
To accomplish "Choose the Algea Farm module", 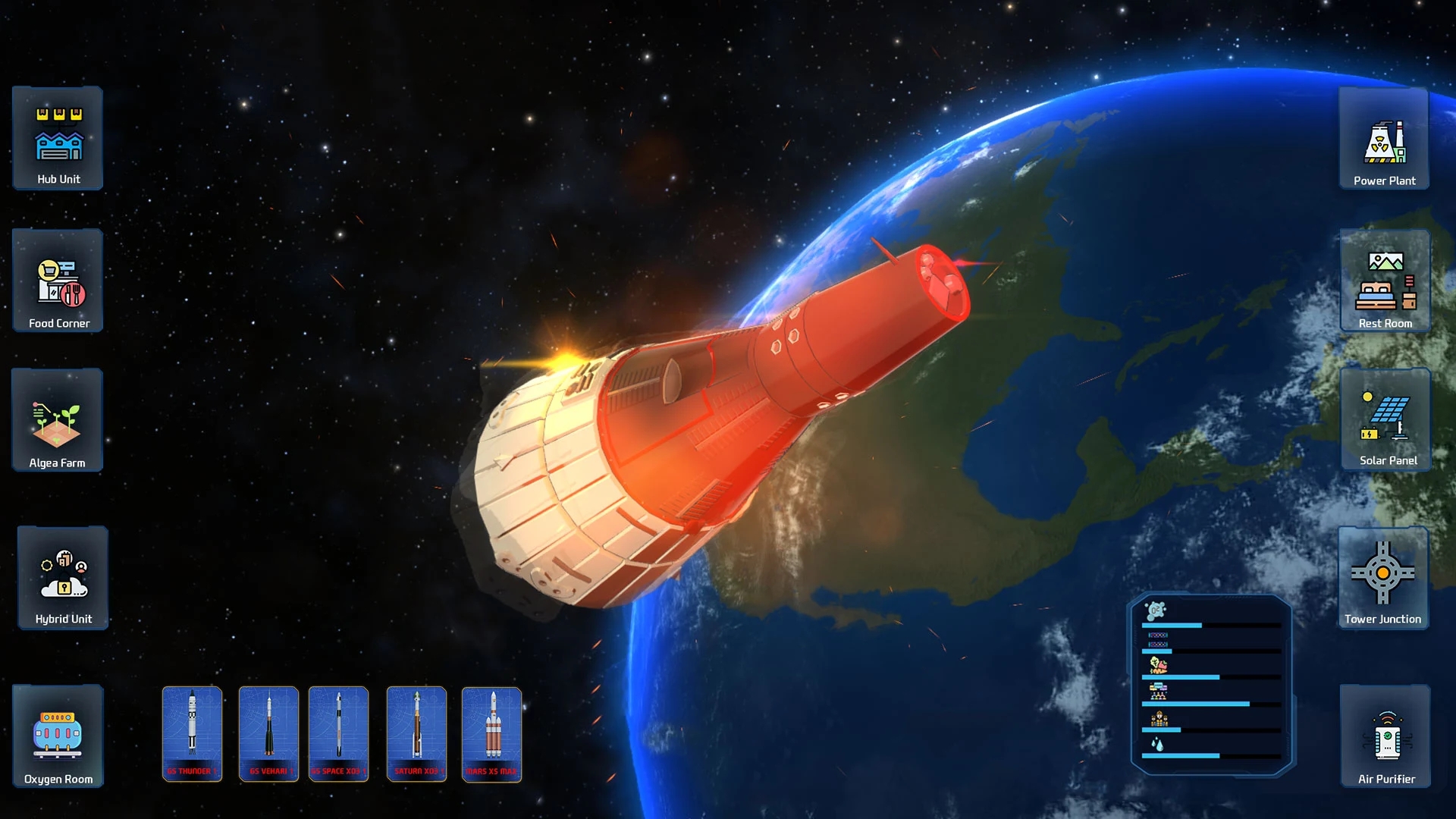I will [x=58, y=421].
